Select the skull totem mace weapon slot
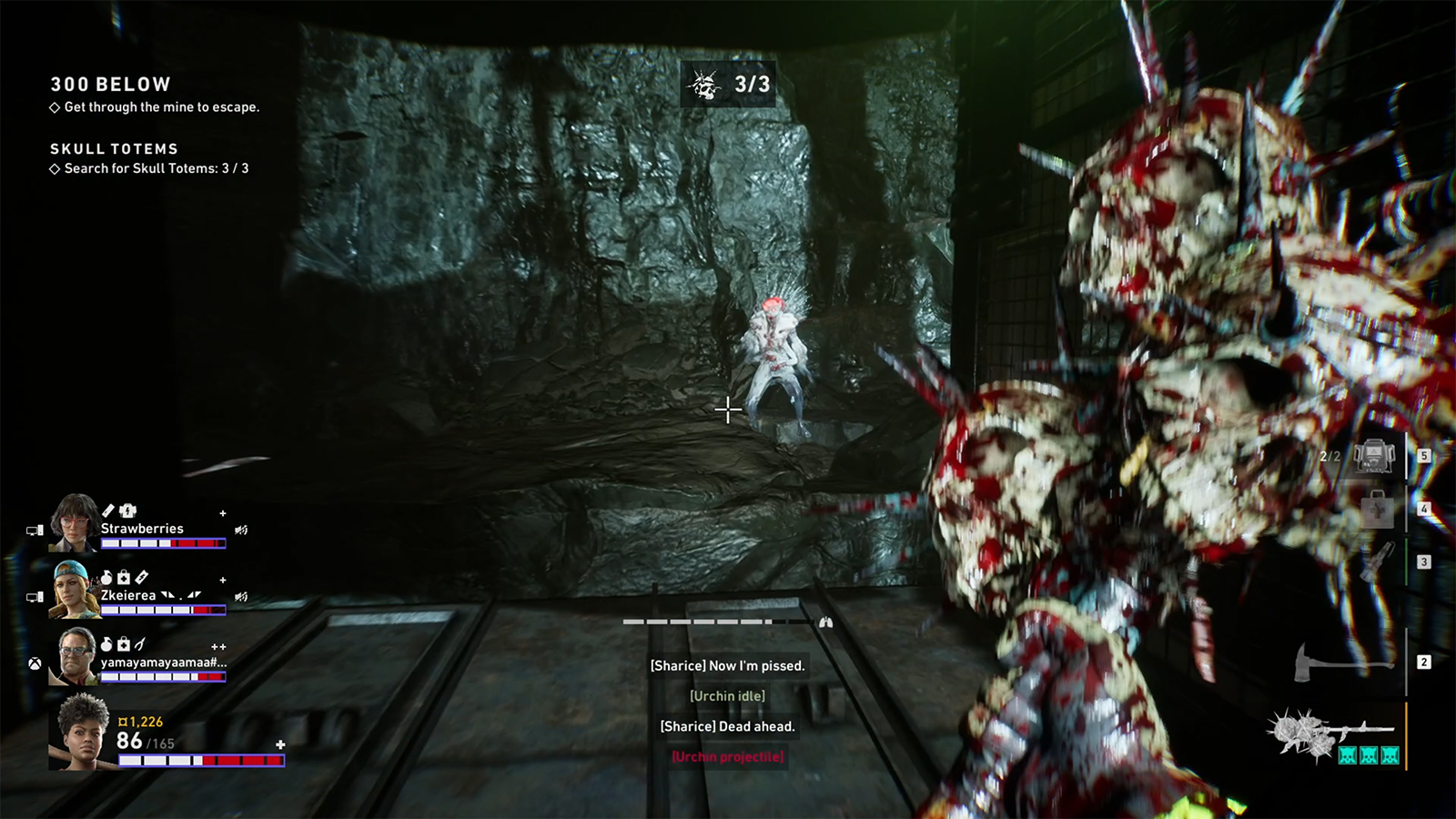This screenshot has width=1456, height=819. pos(1330,733)
